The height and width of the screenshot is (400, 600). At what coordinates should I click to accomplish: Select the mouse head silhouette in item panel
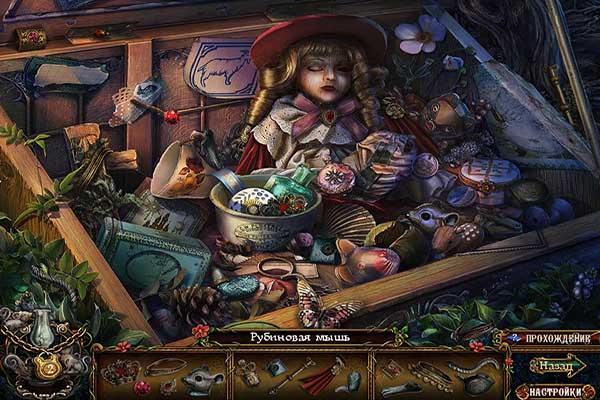pyautogui.click(x=197, y=379)
